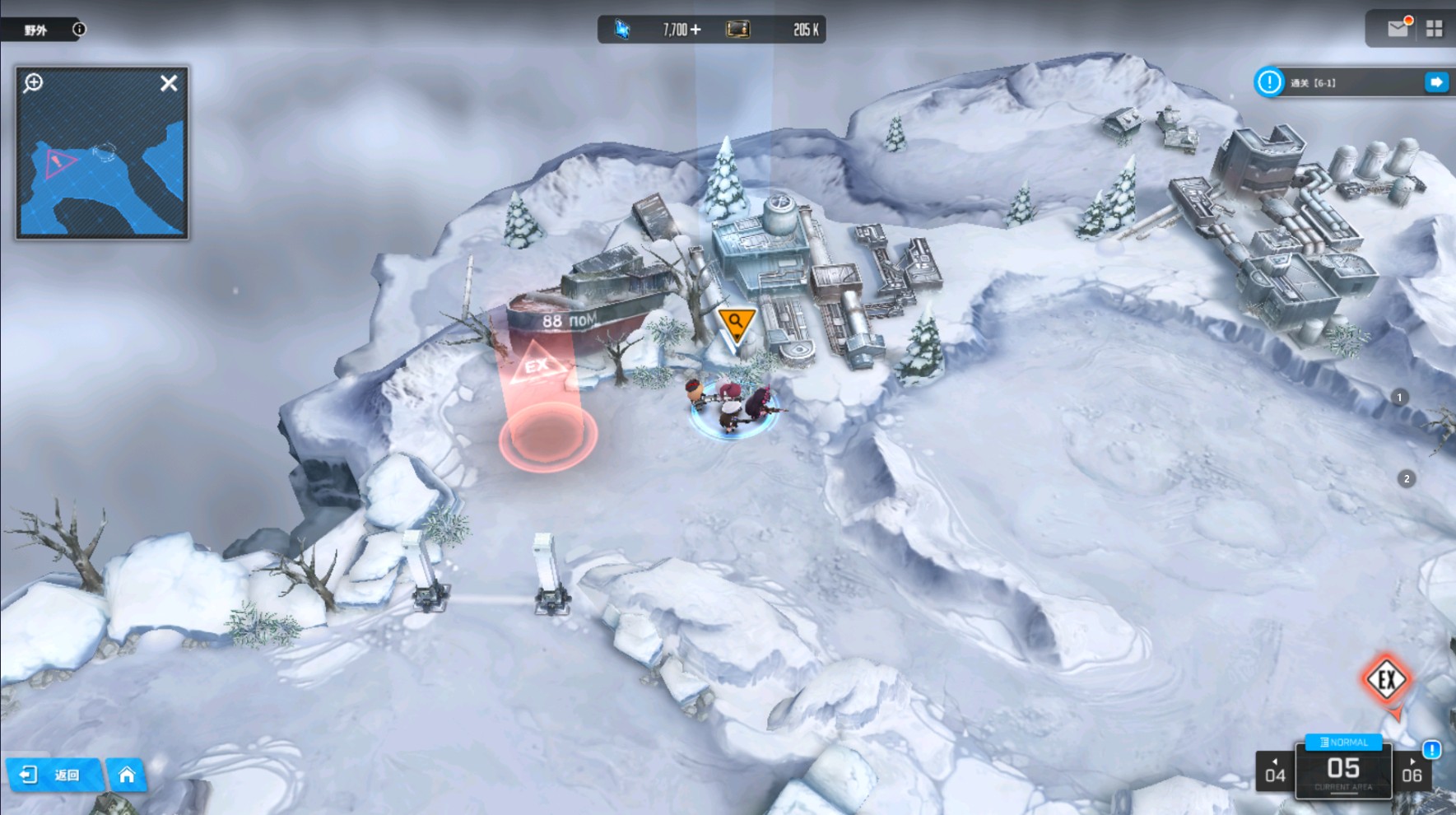Select the orange magnifier search marker

tap(735, 323)
